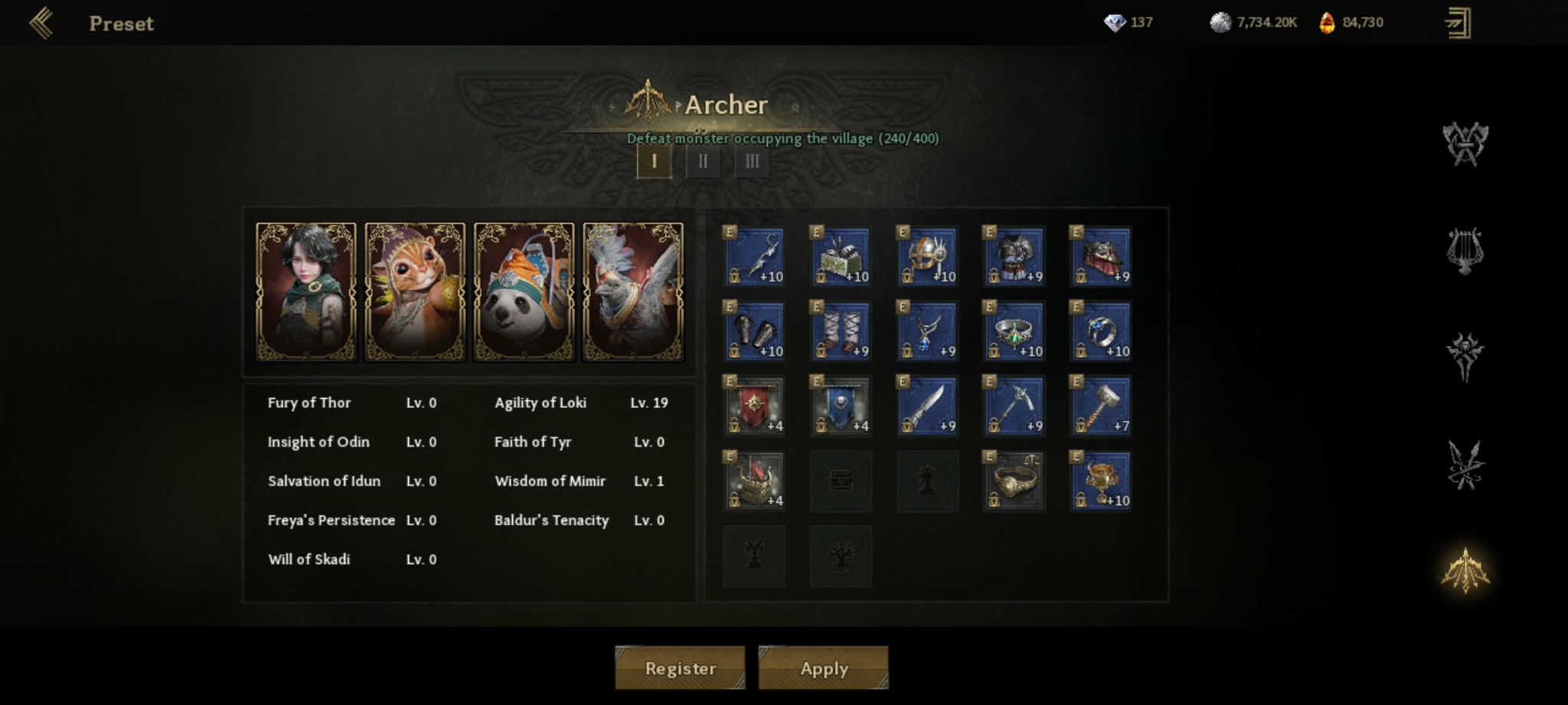Apply the Archer preset

[824, 668]
